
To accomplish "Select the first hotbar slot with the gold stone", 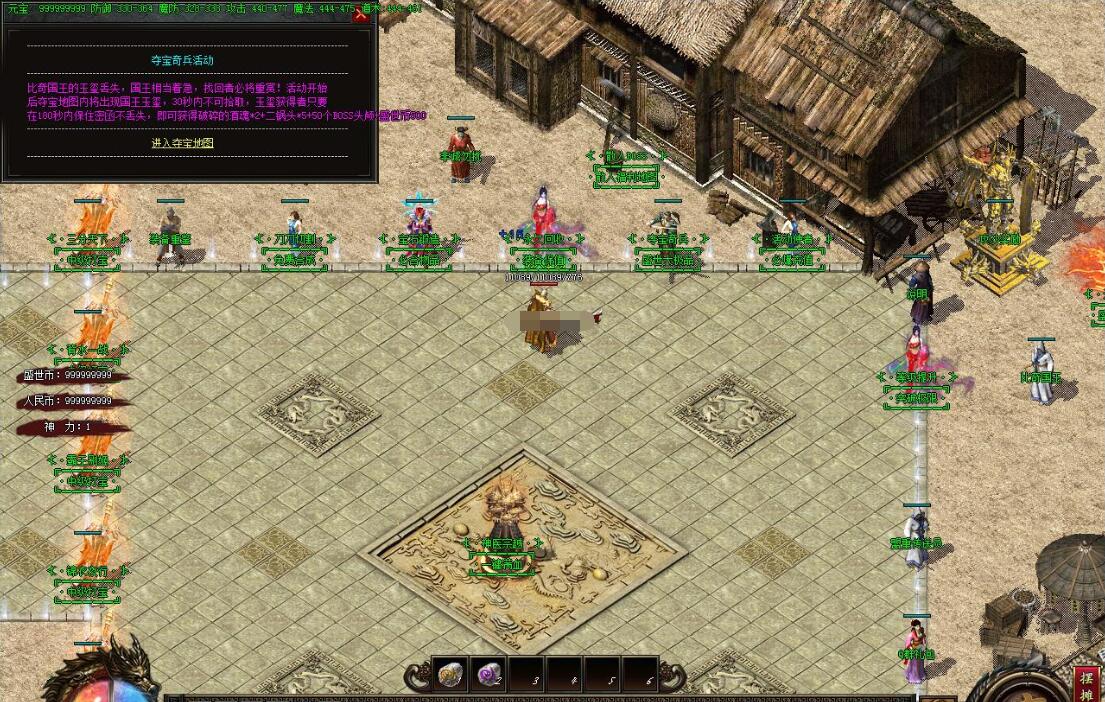I will (x=451, y=675).
